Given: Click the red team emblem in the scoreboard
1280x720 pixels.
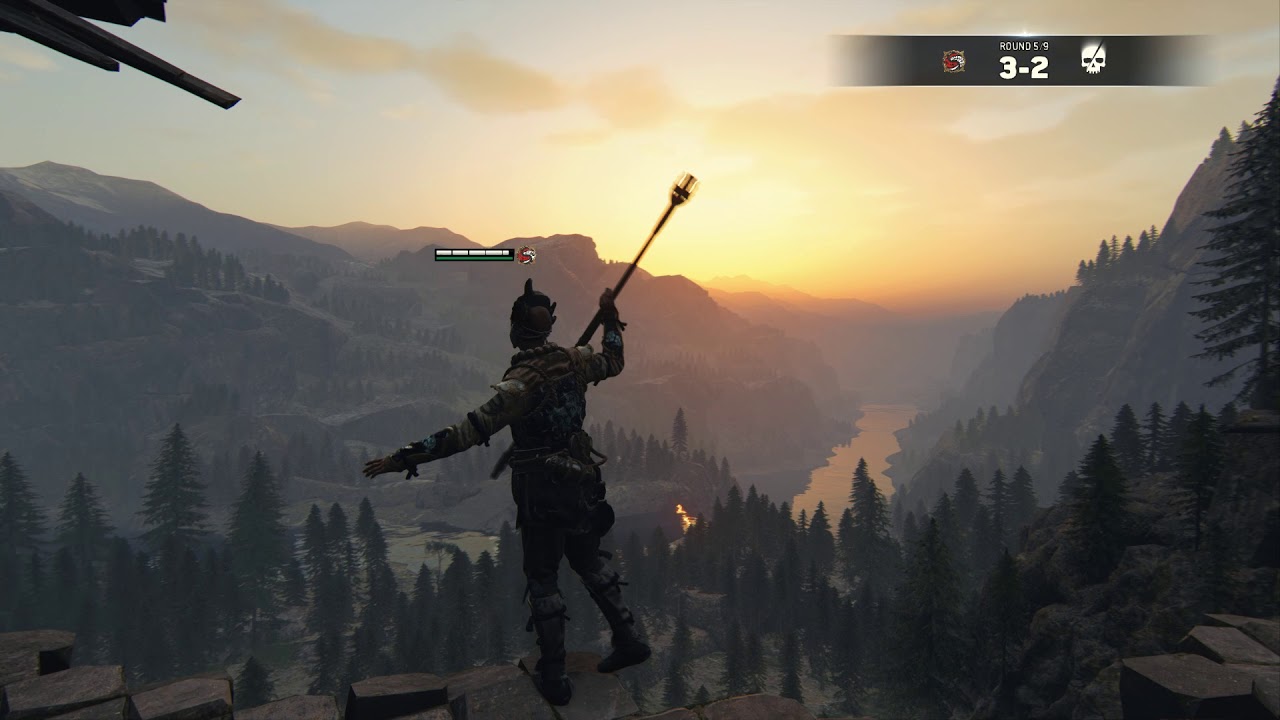Looking at the screenshot, I should pyautogui.click(x=953, y=61).
